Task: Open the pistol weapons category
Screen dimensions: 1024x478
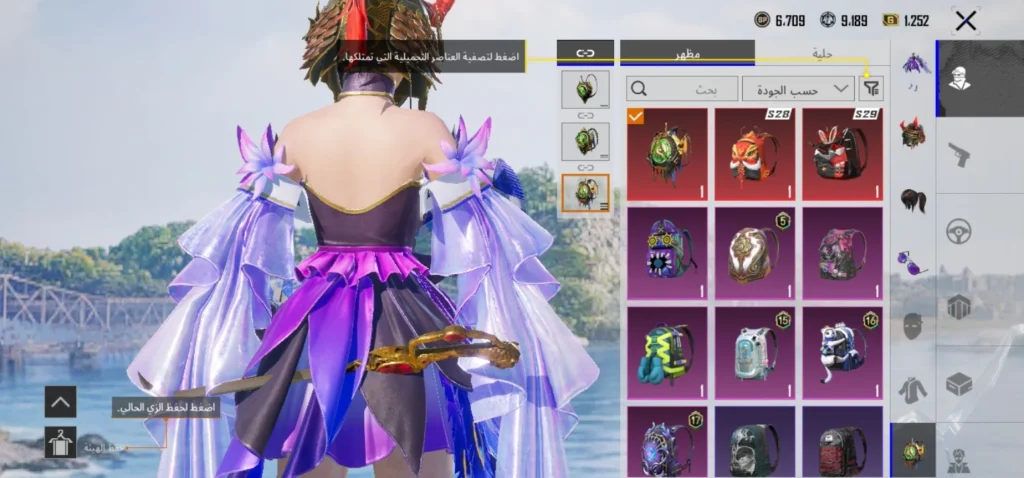Action: (959, 154)
